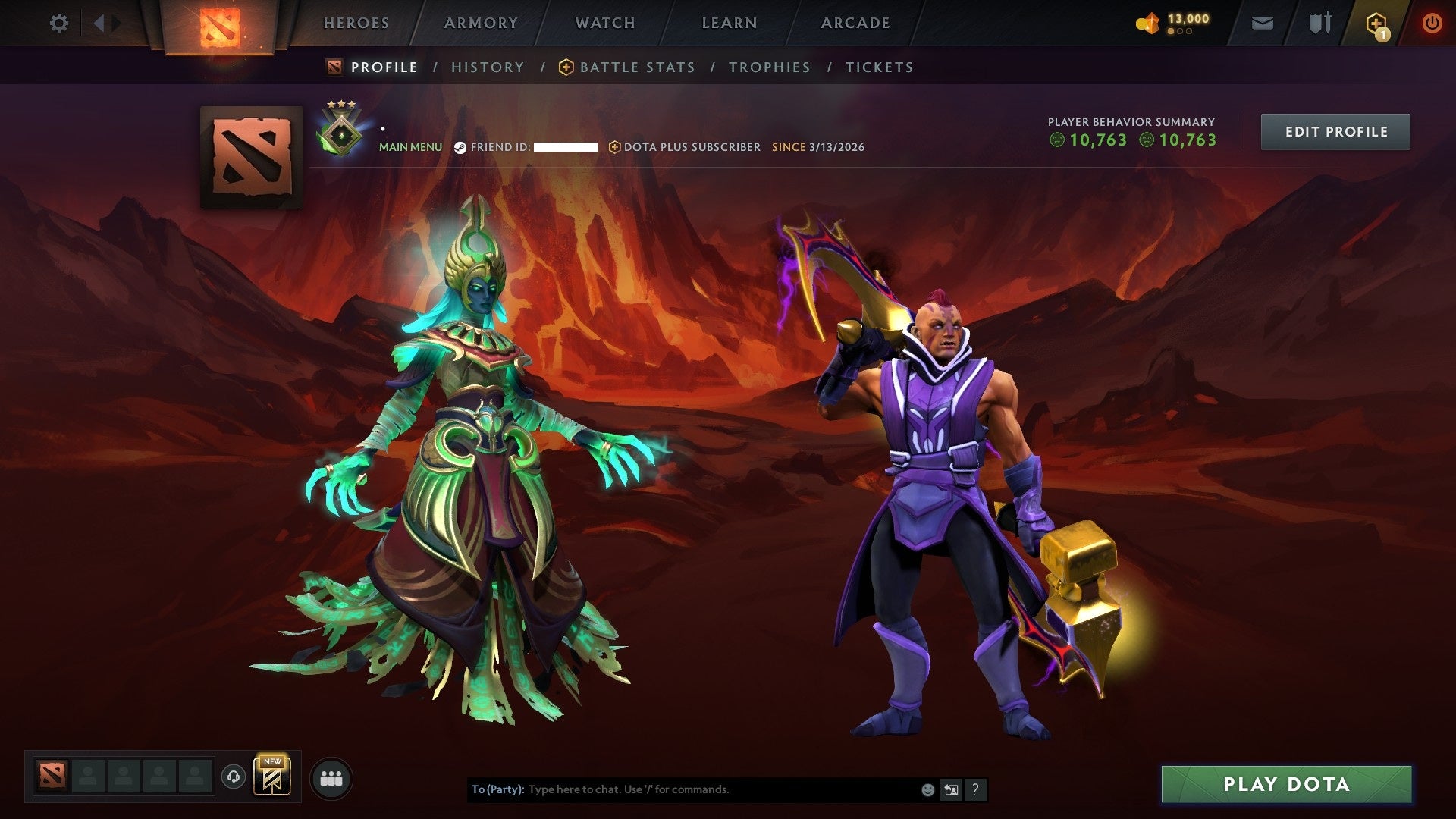Open the HEROES menu

point(356,23)
